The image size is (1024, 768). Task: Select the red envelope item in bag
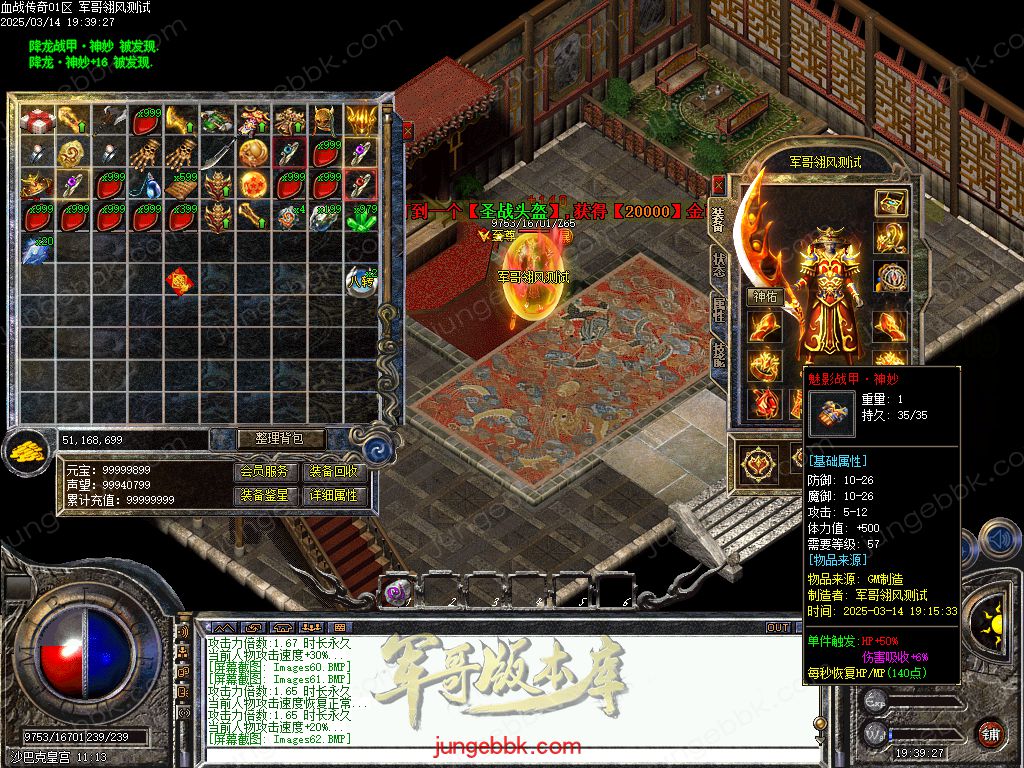pyautogui.click(x=181, y=281)
